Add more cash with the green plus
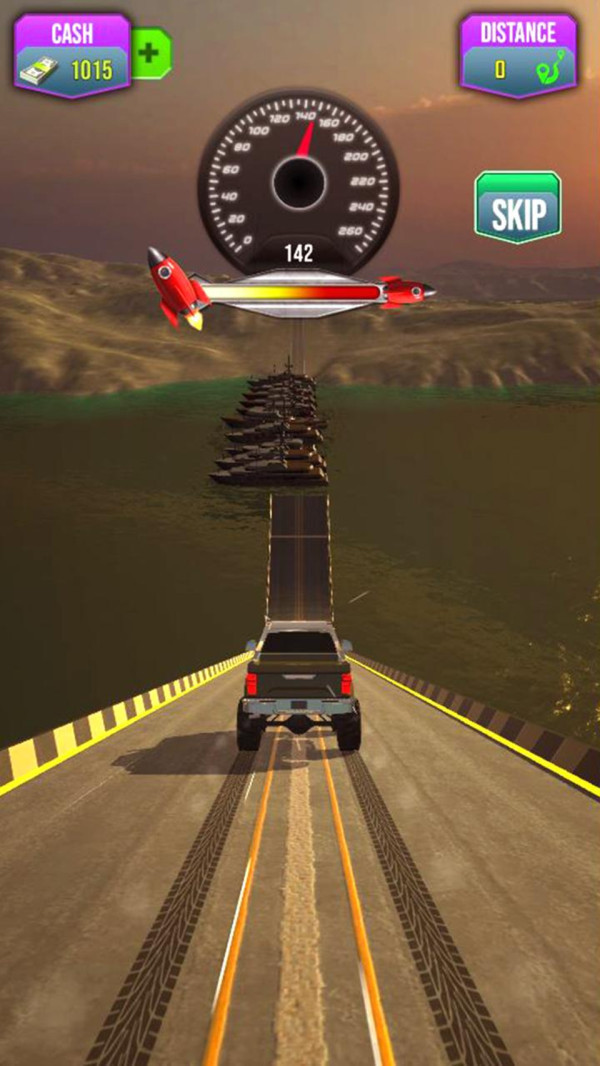600x1066 pixels. pos(150,53)
